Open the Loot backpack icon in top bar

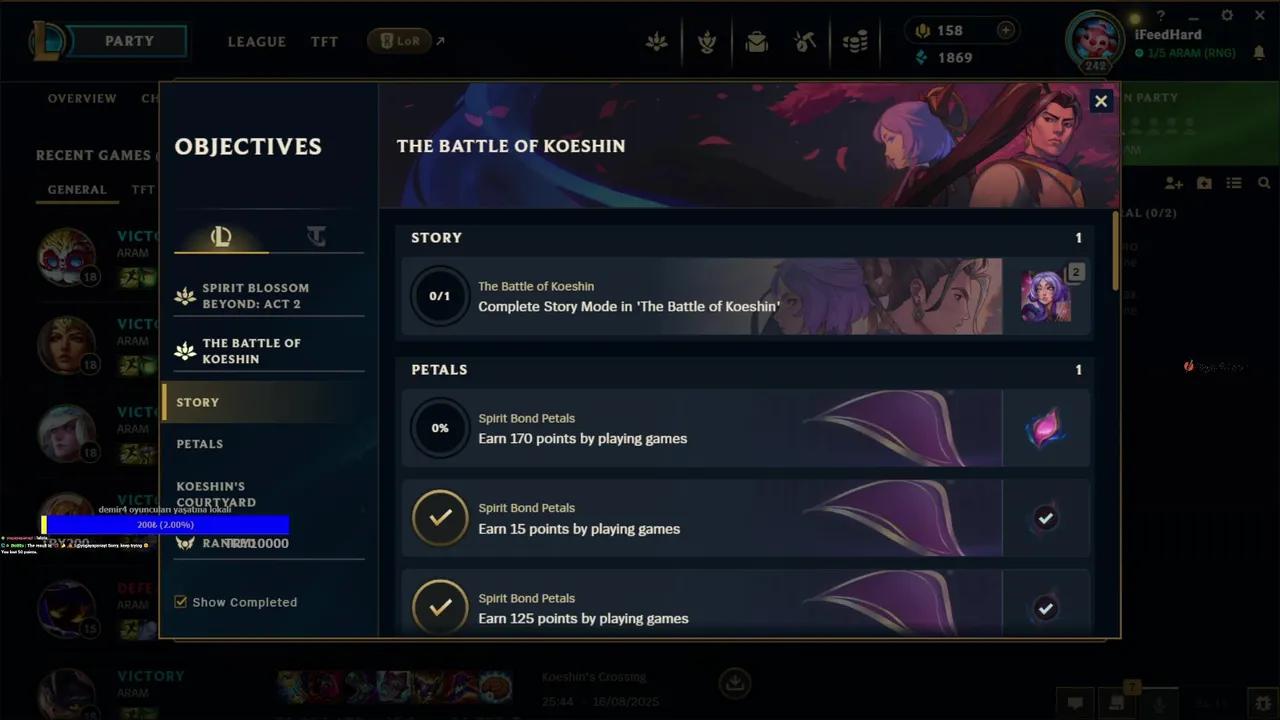(x=757, y=42)
